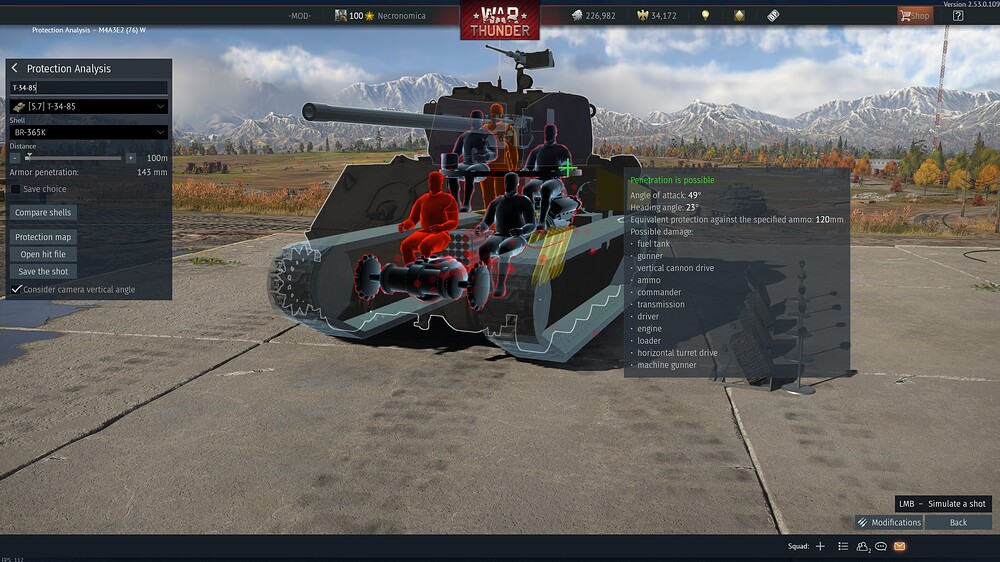The height and width of the screenshot is (562, 1000).
Task: Click the light bulb icon in top bar
Action: (705, 15)
